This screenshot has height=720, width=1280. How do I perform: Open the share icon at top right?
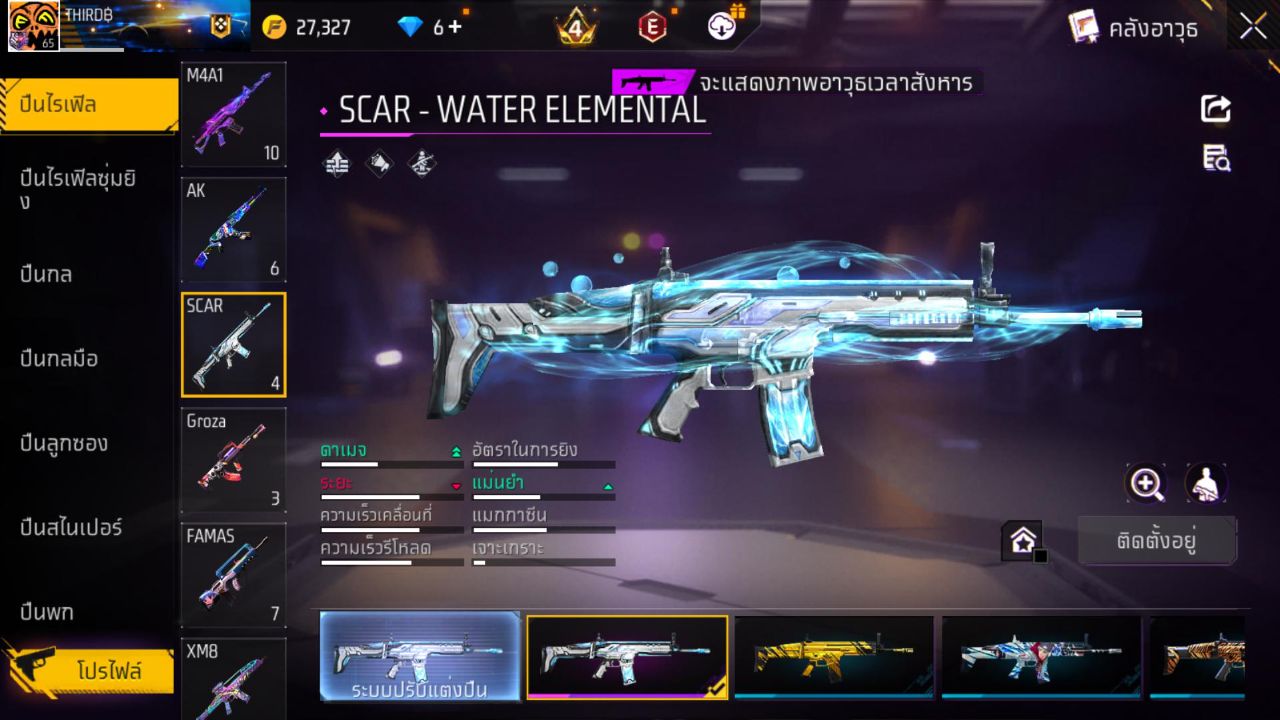pos(1214,108)
